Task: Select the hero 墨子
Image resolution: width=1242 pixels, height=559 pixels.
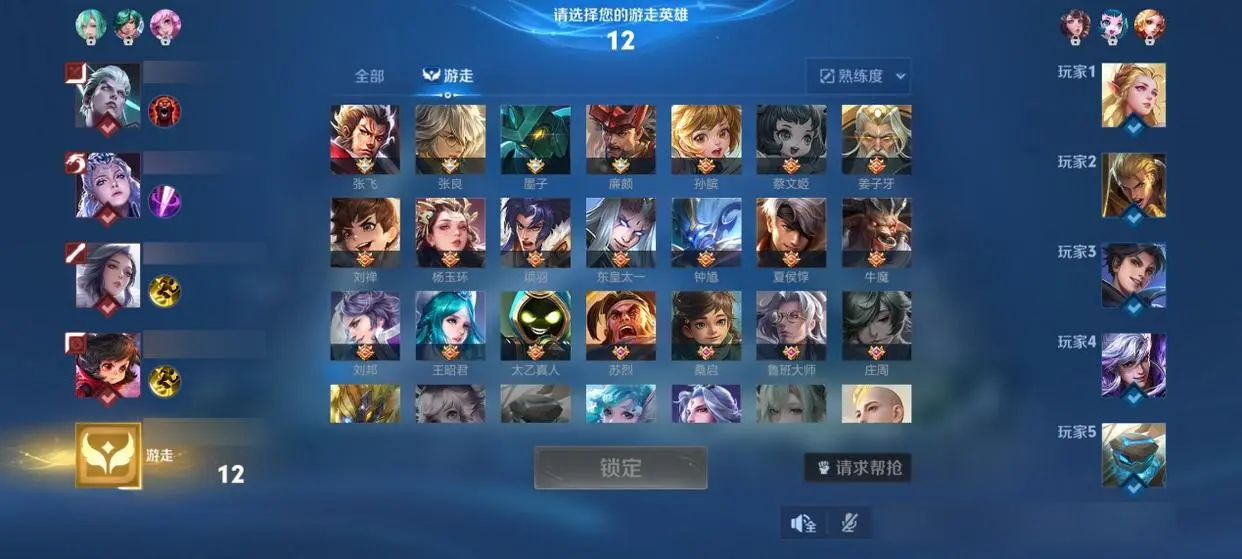Action: pos(535,140)
